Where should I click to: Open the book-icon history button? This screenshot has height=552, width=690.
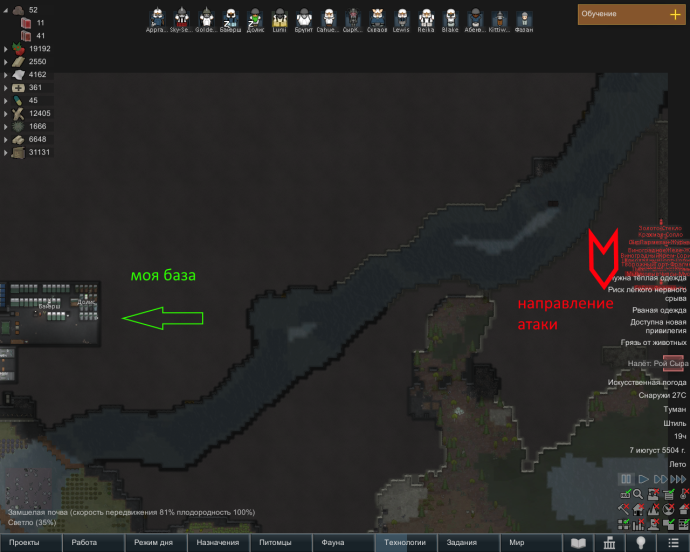pos(578,542)
